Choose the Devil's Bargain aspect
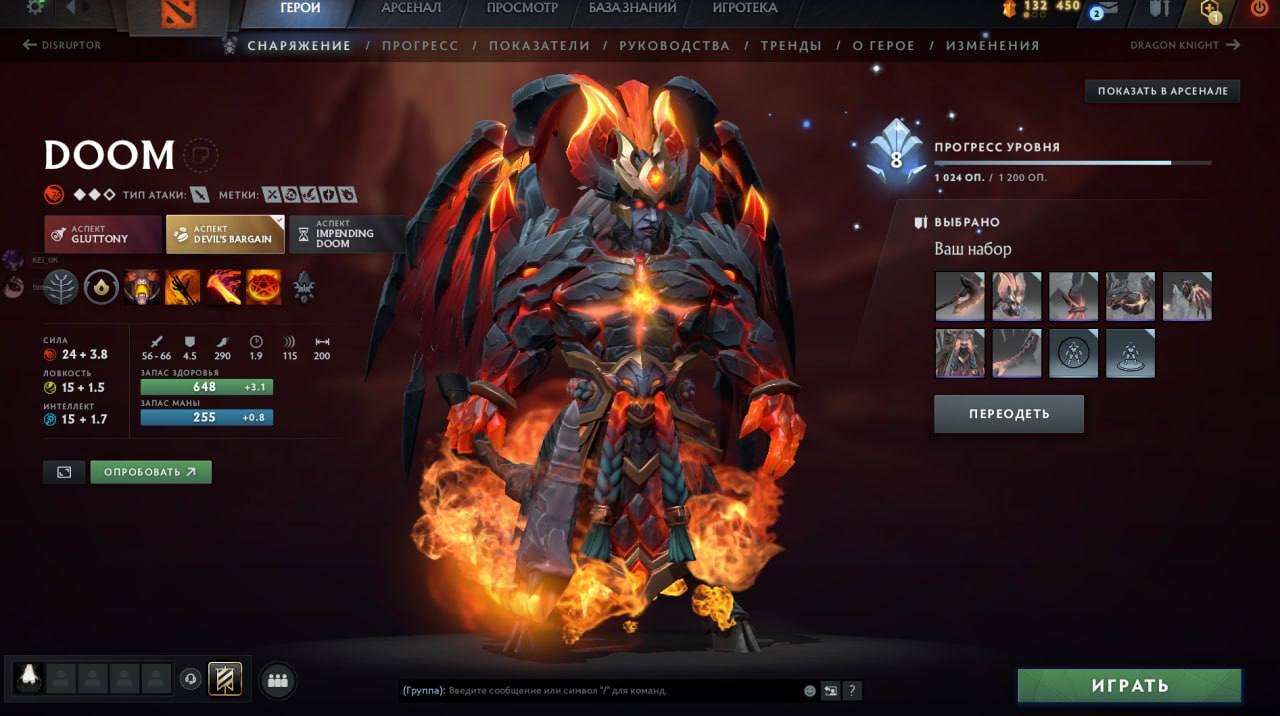 (225, 234)
